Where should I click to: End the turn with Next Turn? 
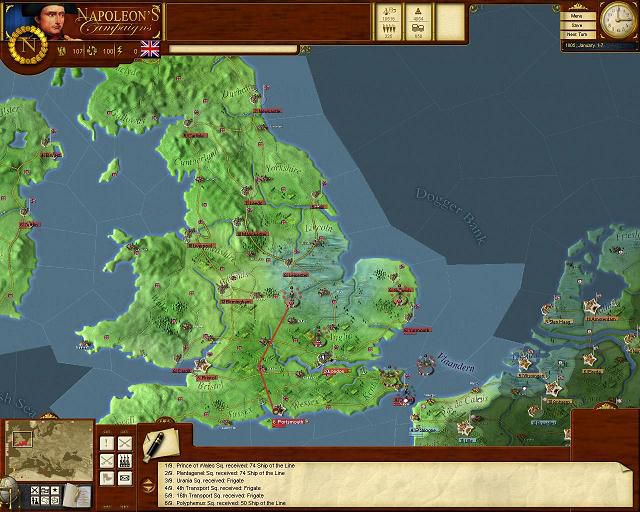[x=576, y=34]
